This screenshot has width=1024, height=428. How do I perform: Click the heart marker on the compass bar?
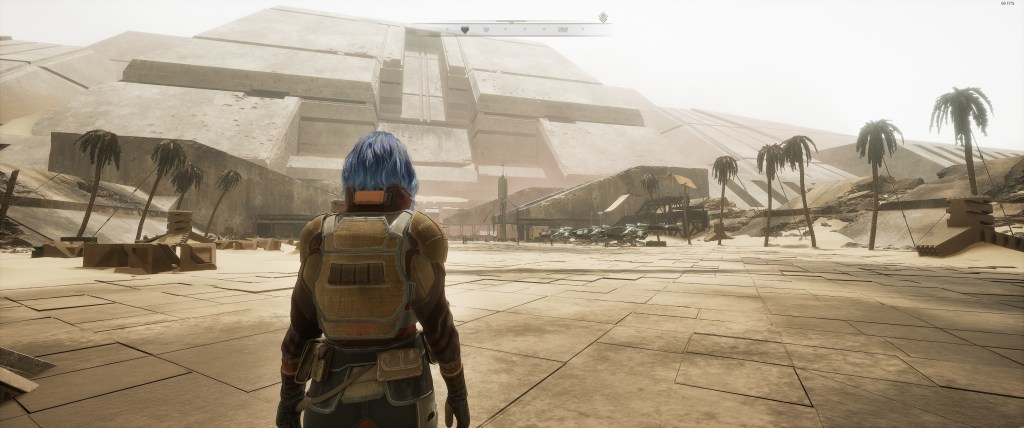(x=465, y=30)
